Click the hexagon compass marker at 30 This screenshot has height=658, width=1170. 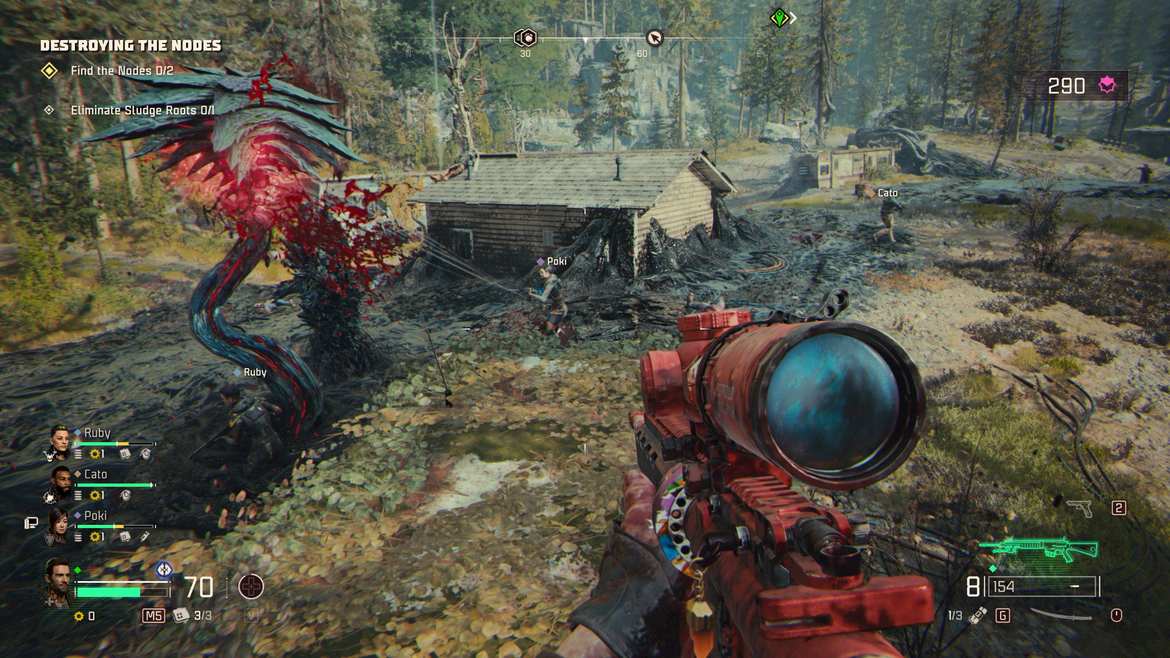coord(525,38)
